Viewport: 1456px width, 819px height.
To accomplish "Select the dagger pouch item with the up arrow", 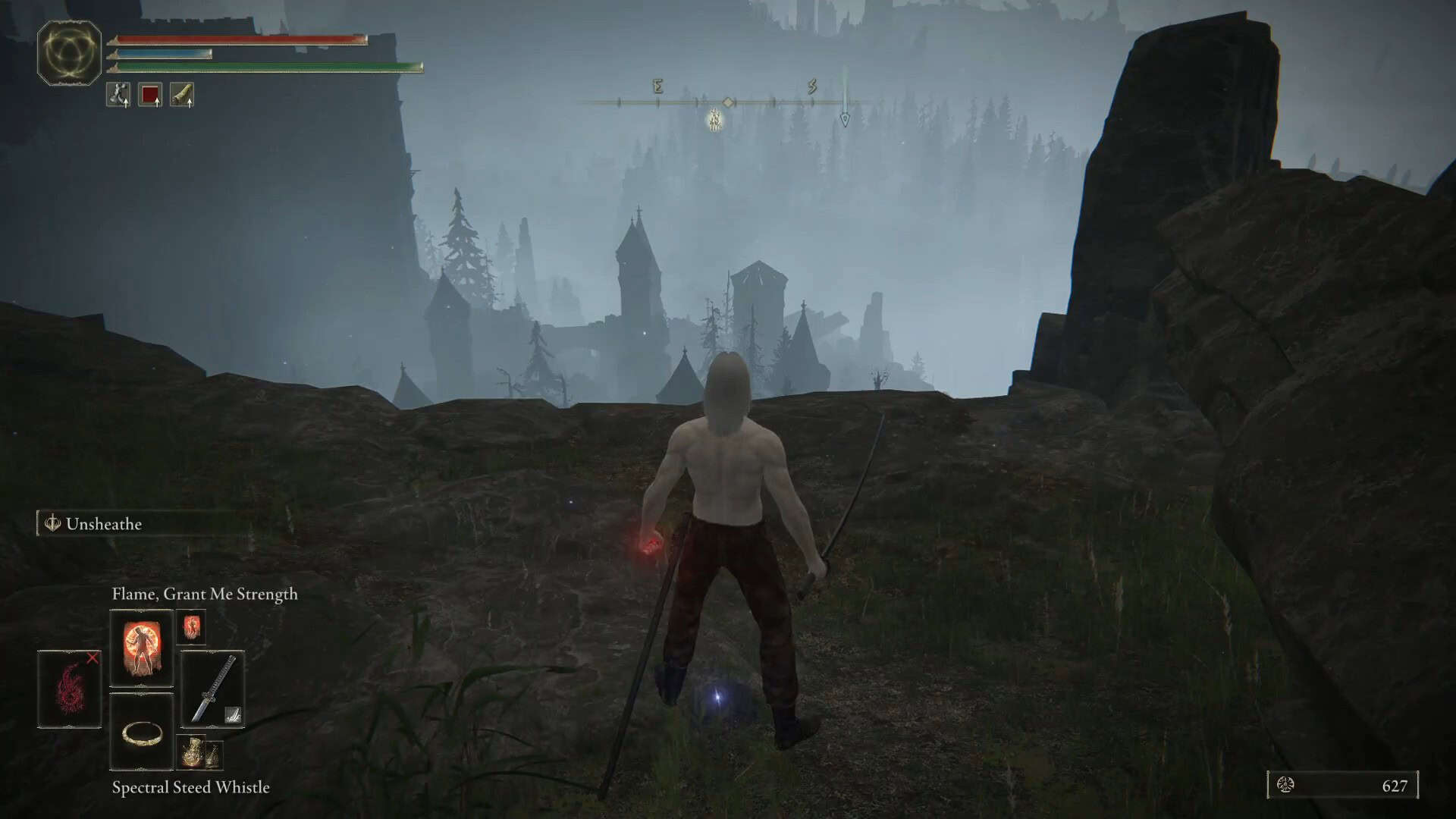I will pos(118,95).
